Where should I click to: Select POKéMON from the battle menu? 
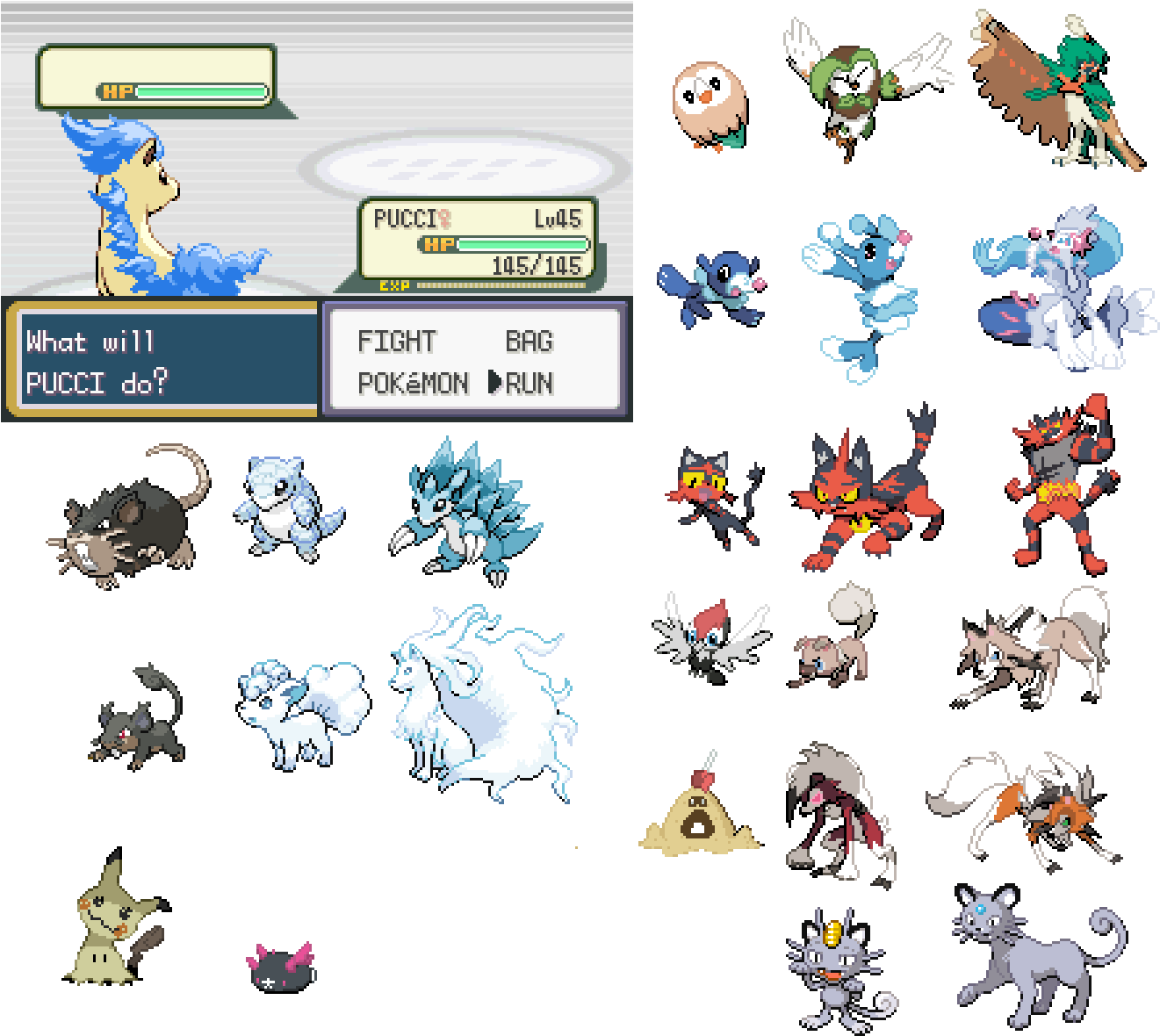tap(413, 384)
